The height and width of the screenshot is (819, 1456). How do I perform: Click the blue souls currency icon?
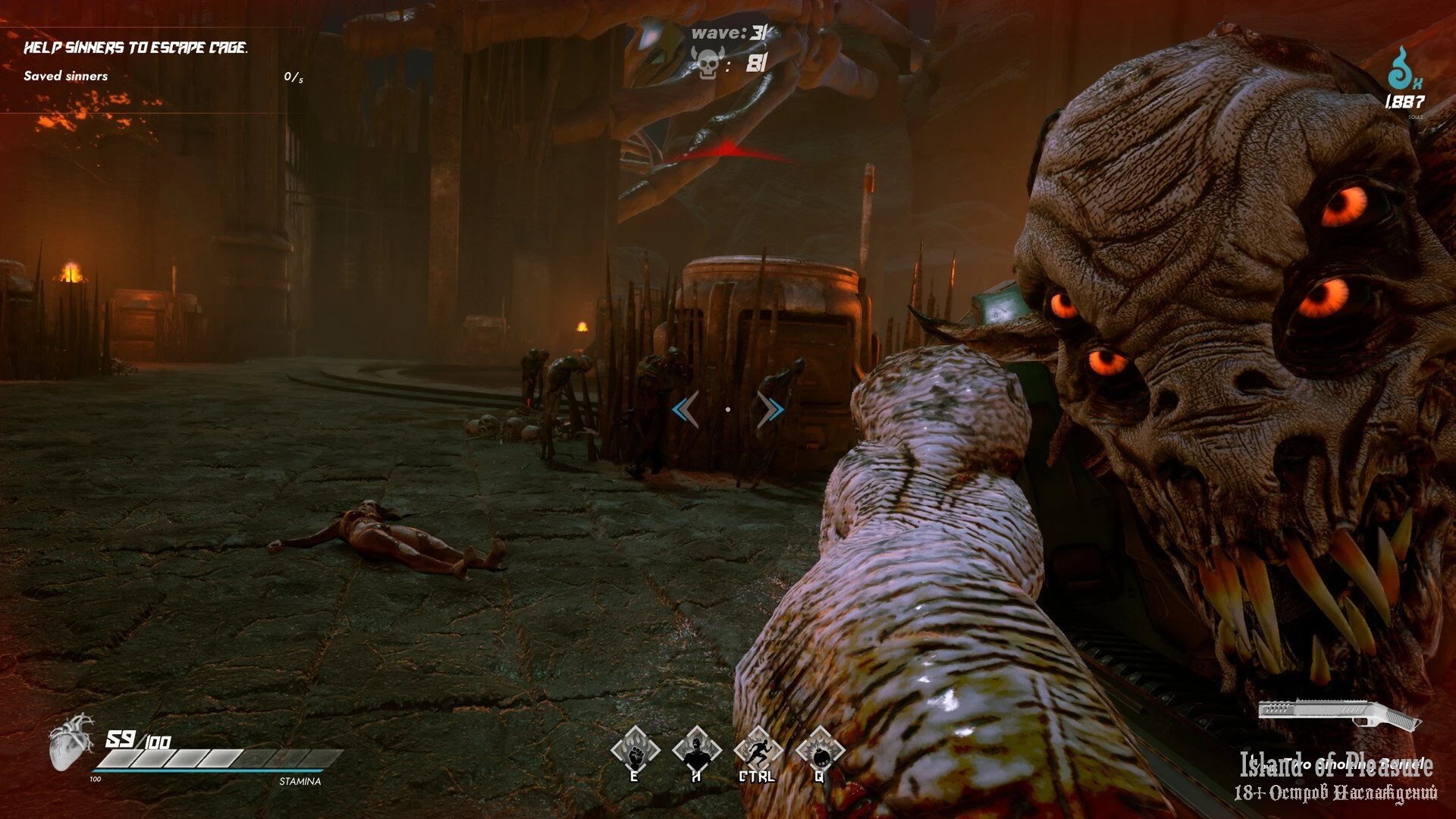click(x=1402, y=70)
